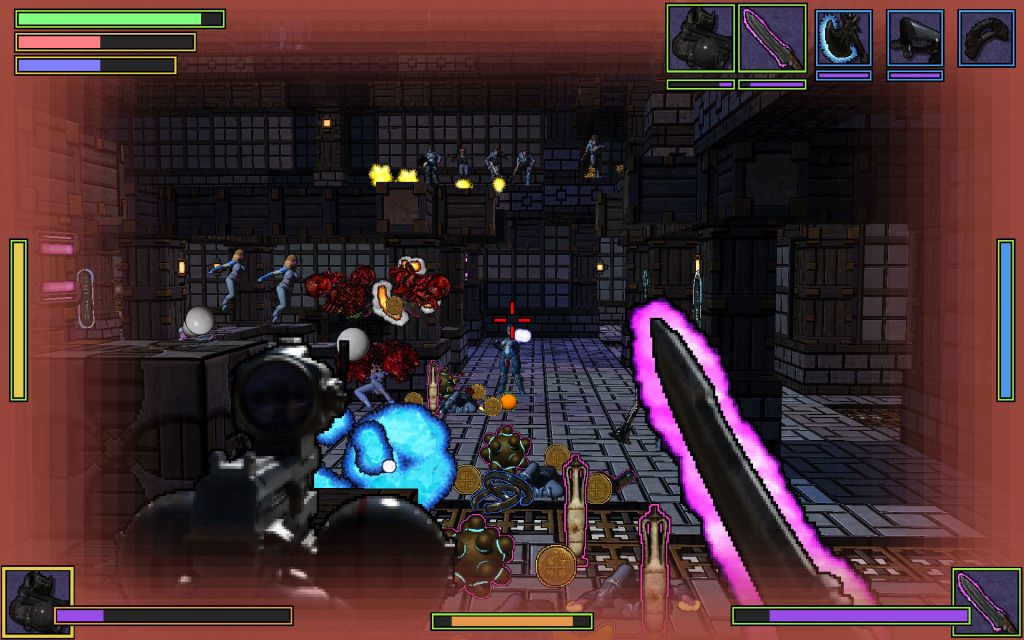Switch to the black pistol weapon slot
1024x640 pixels.
click(915, 38)
